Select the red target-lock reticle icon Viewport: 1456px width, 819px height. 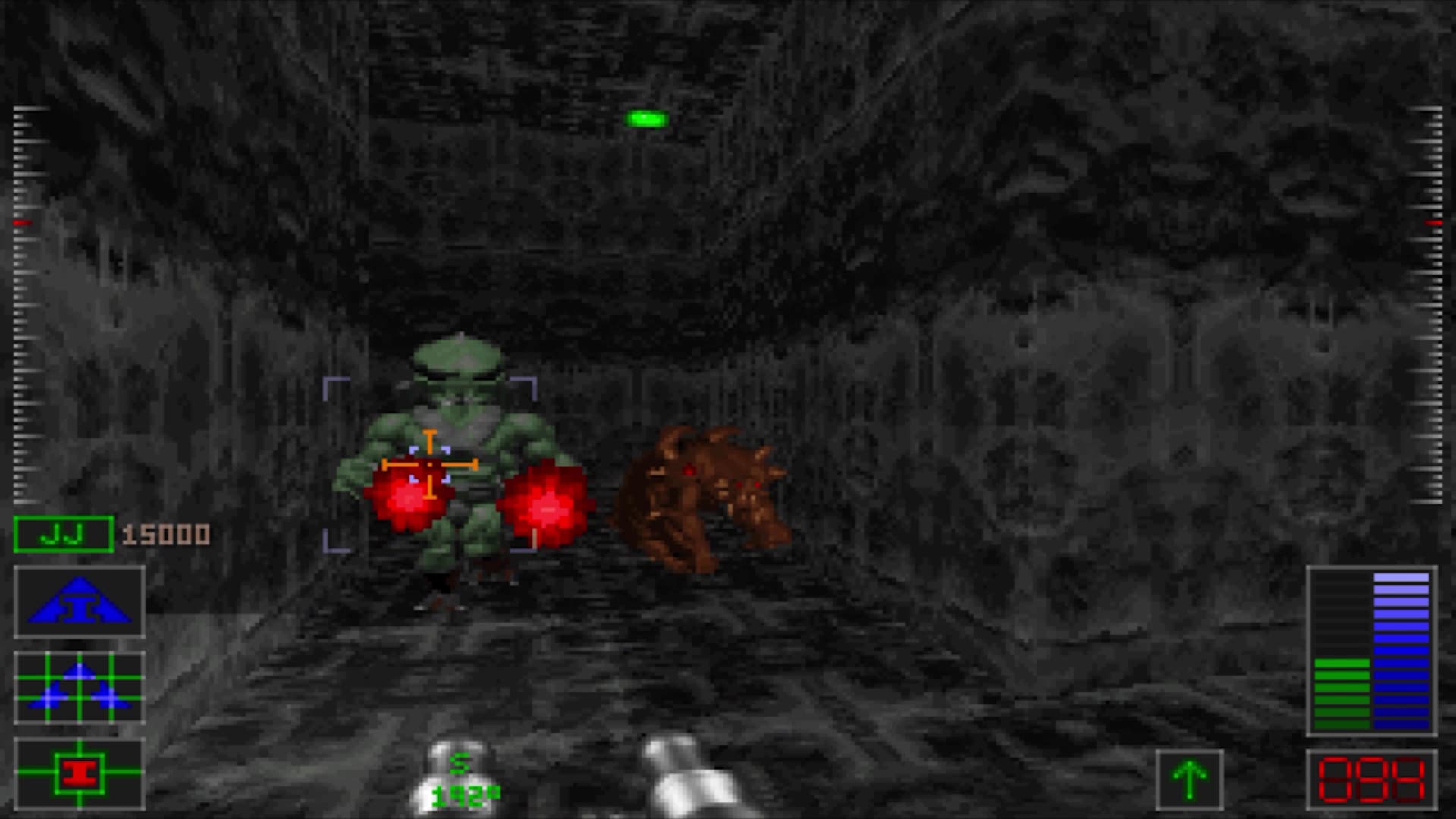pyautogui.click(x=79, y=773)
